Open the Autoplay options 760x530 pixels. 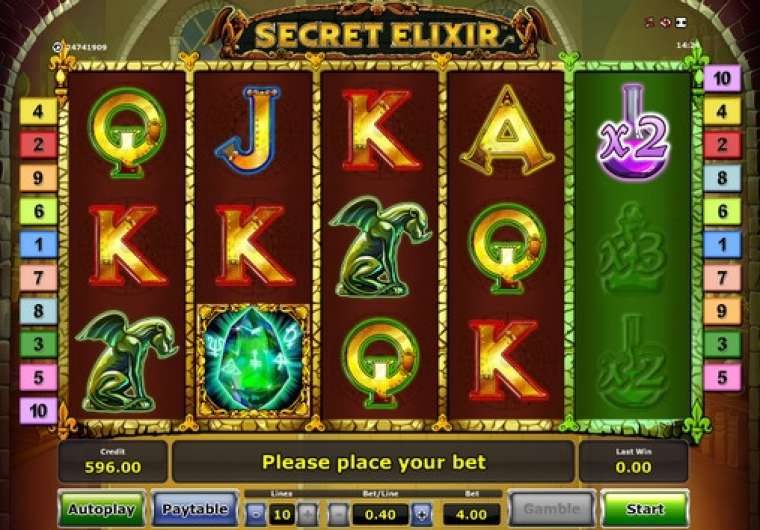[x=100, y=509]
